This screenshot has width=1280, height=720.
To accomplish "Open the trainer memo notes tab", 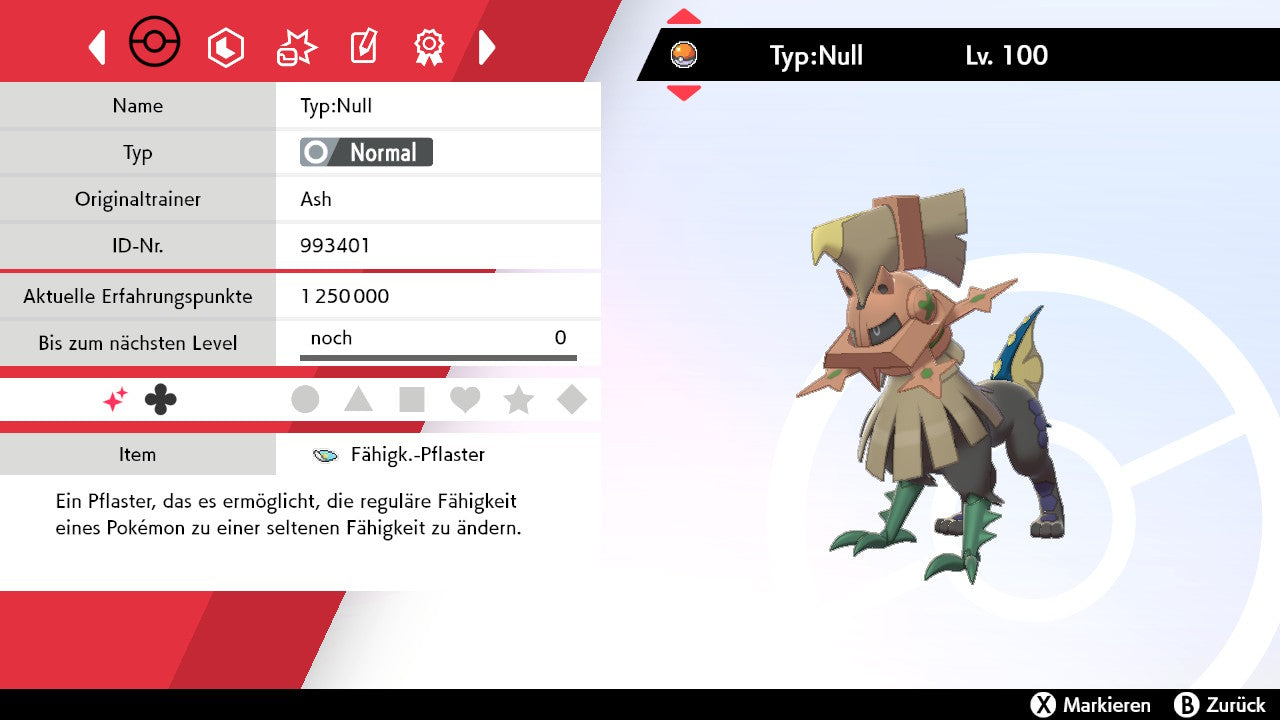I will coord(363,47).
